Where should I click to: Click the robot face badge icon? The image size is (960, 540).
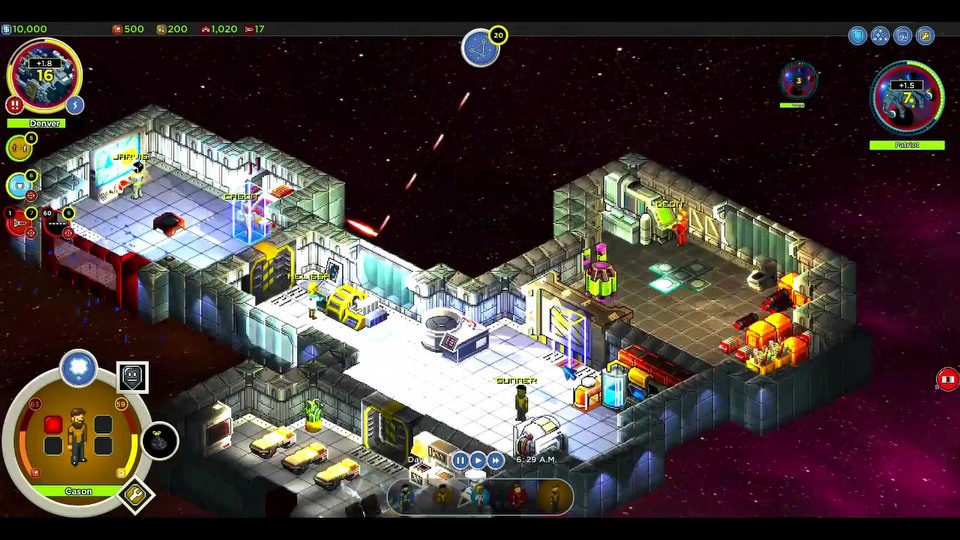point(132,377)
